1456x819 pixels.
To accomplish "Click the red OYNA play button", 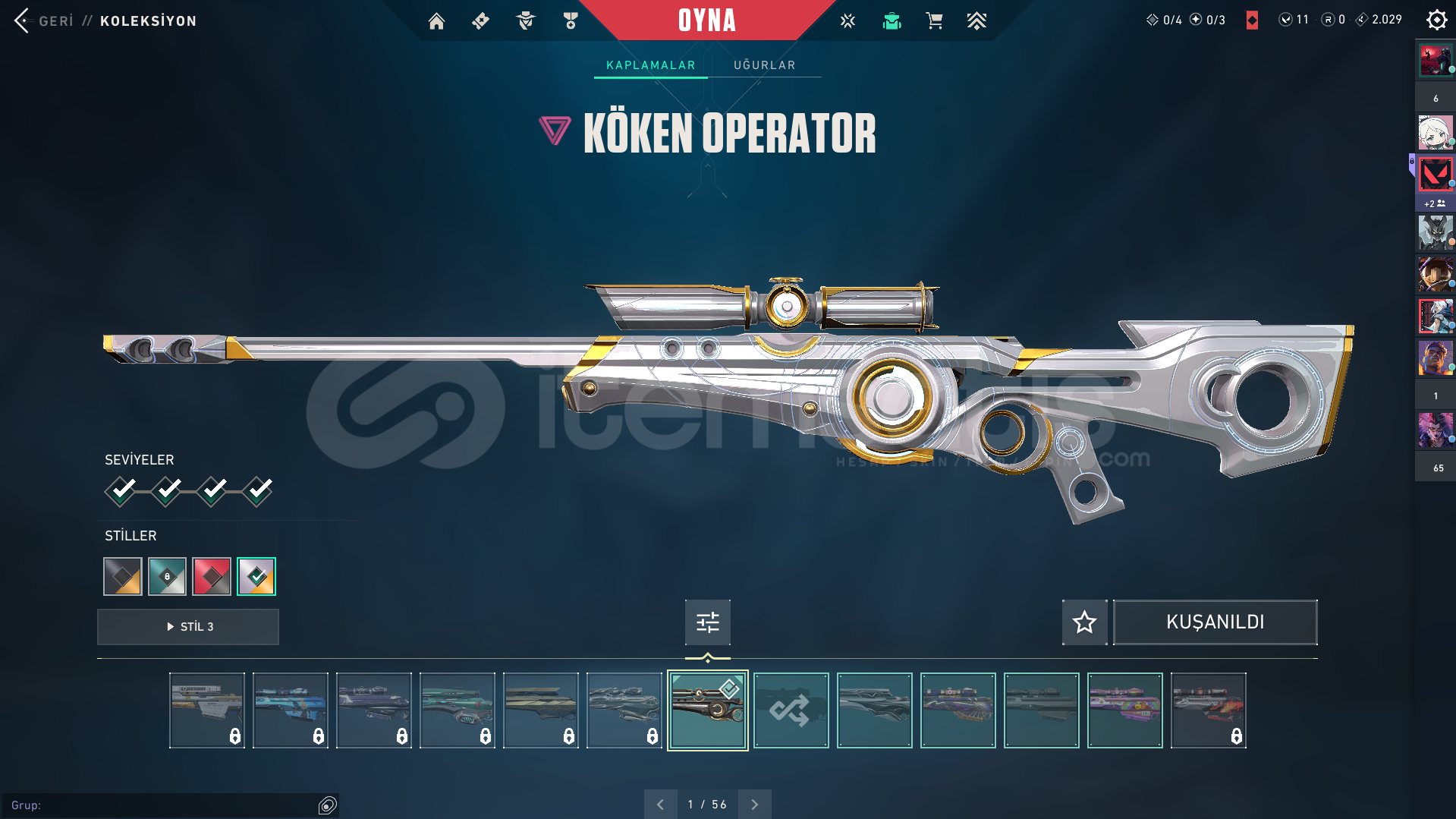I will point(706,20).
